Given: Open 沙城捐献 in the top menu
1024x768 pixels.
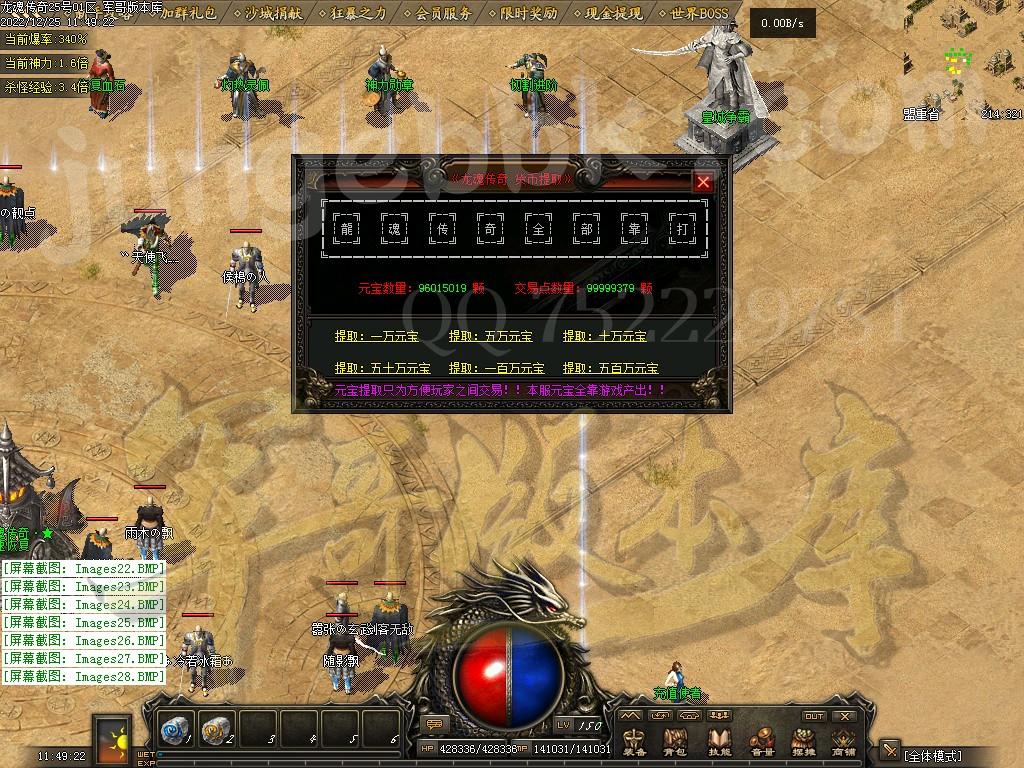Looking at the screenshot, I should 273,13.
